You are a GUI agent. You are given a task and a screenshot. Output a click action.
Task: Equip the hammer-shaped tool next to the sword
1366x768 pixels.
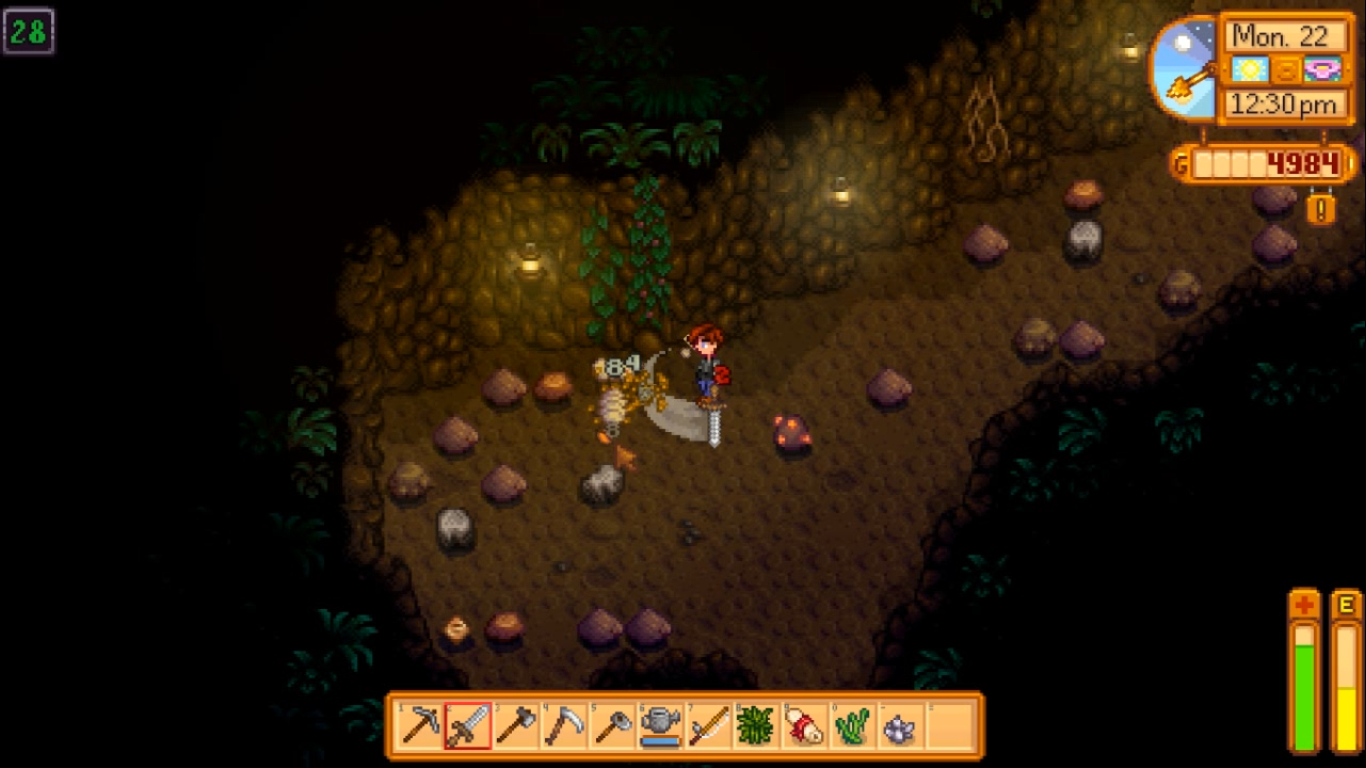(x=516, y=725)
